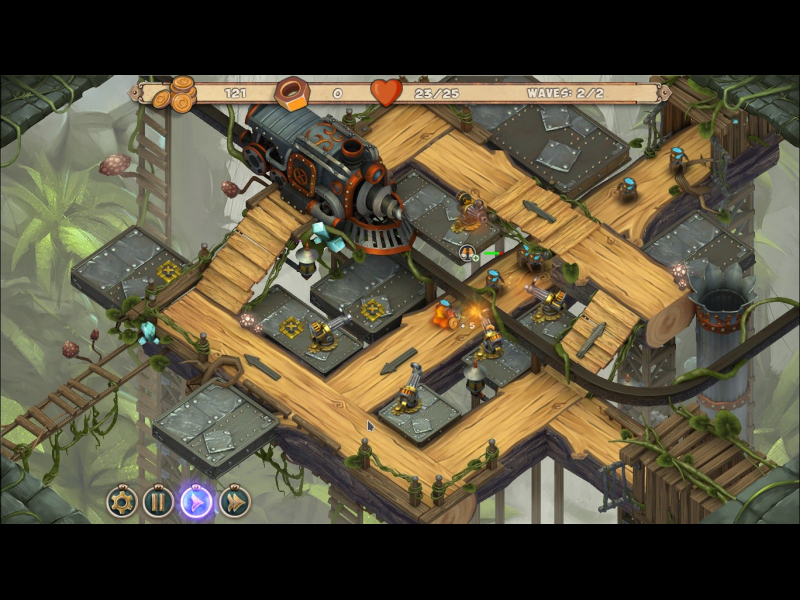Screen dimensions: 800x600
Task: Pause the game
Action: point(158,501)
